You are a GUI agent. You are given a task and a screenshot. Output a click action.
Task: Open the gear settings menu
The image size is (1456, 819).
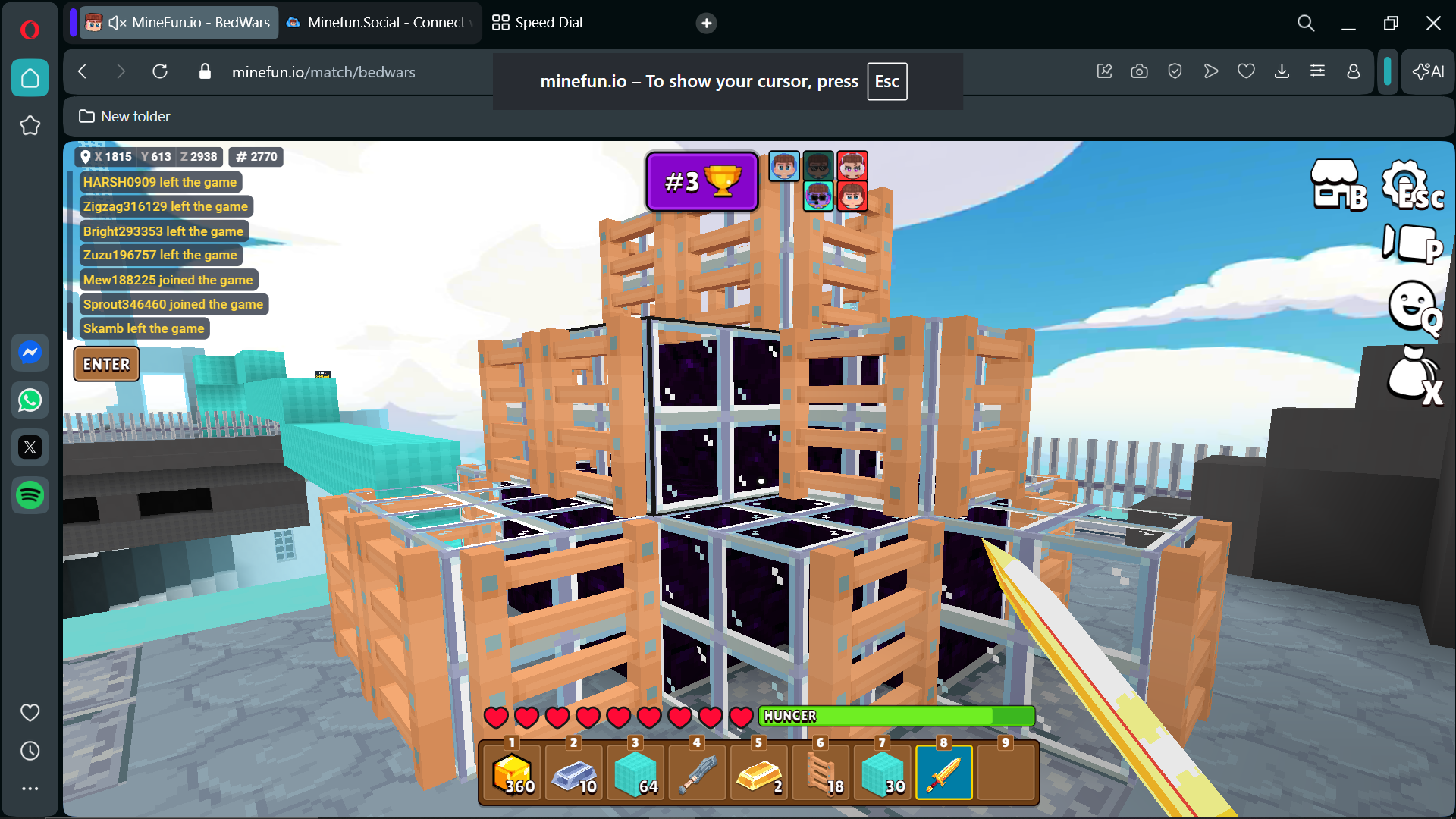coord(1409,184)
